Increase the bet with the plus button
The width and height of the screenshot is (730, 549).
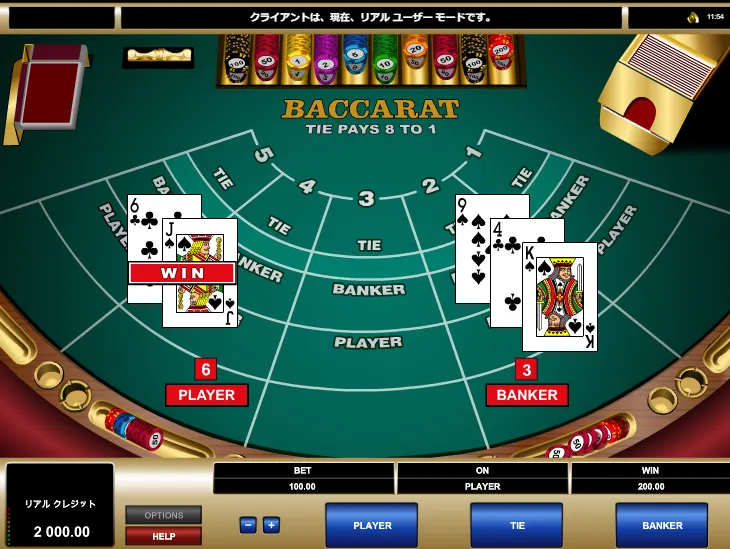[271, 525]
